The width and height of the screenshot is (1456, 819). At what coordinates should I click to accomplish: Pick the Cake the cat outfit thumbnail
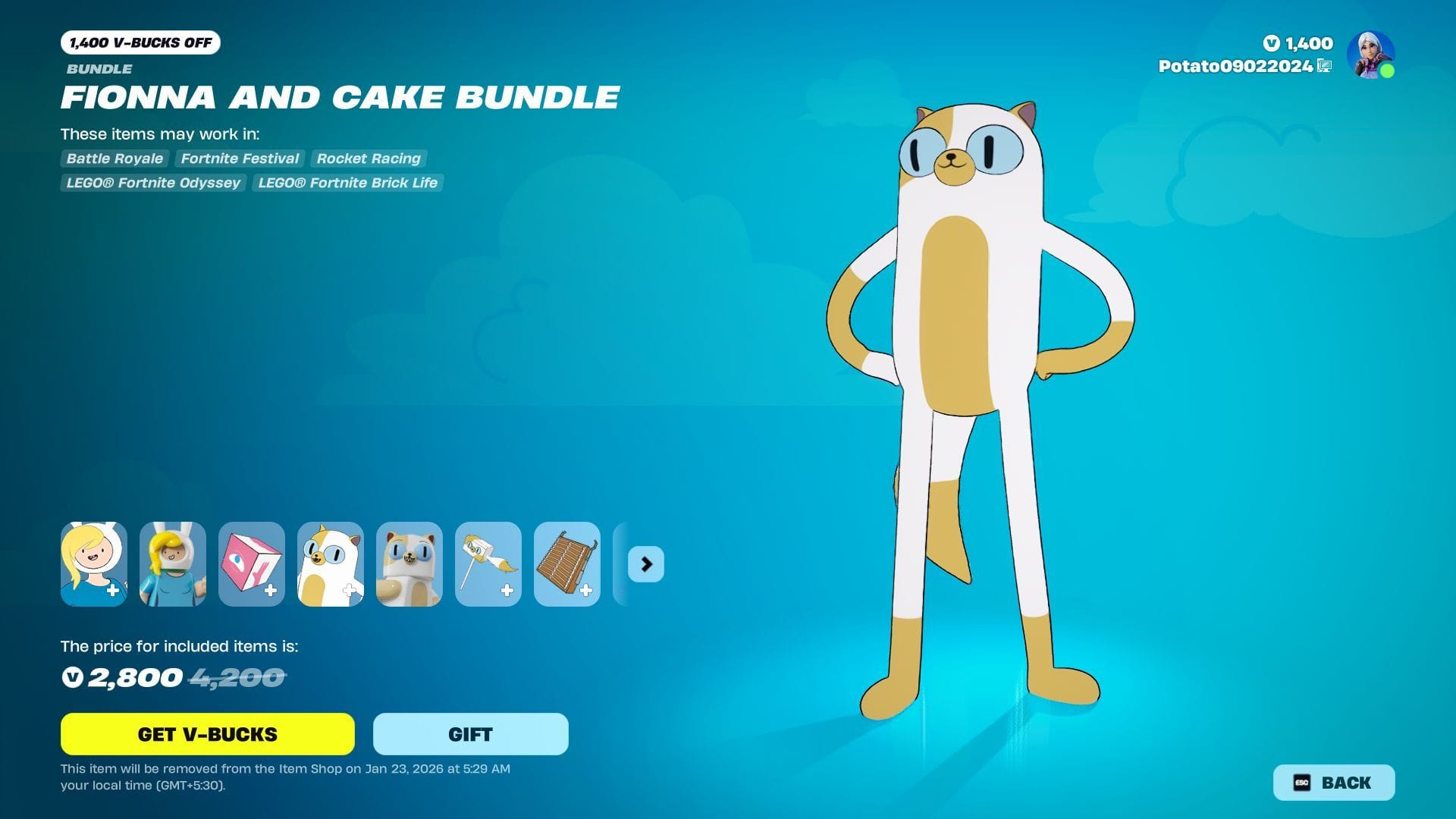click(331, 564)
